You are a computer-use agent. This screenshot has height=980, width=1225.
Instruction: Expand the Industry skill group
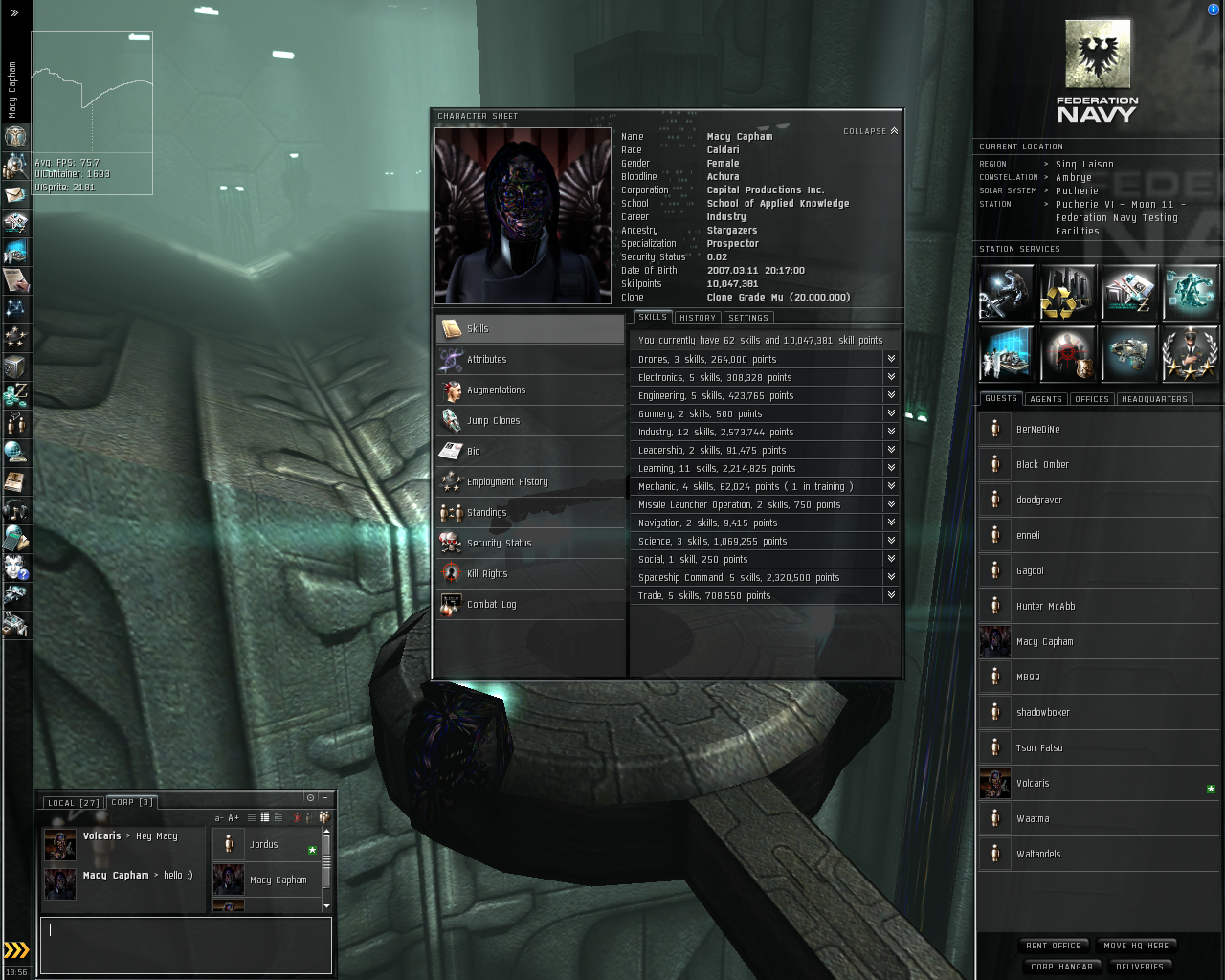[x=891, y=432]
